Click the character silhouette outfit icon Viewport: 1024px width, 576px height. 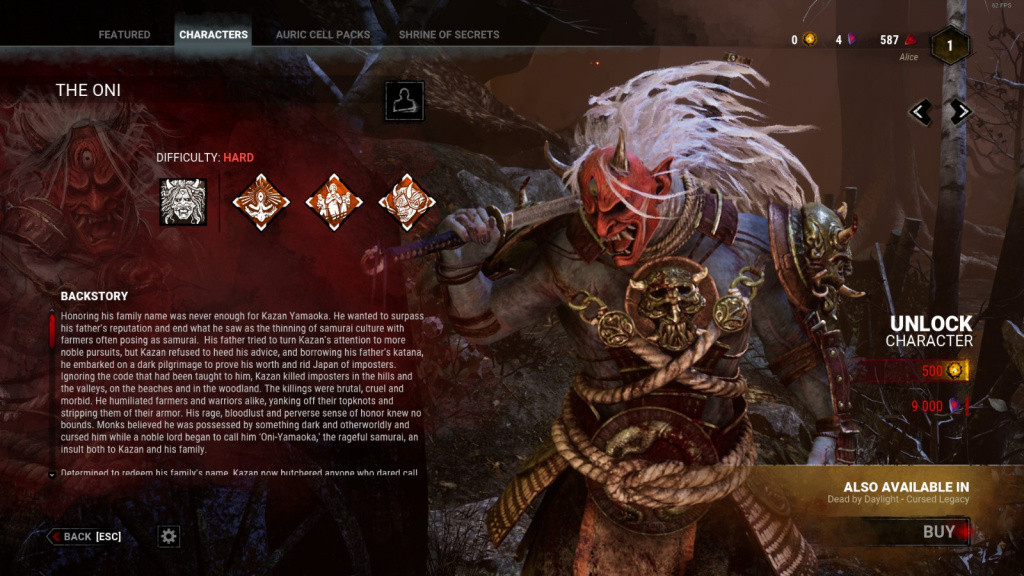404,101
